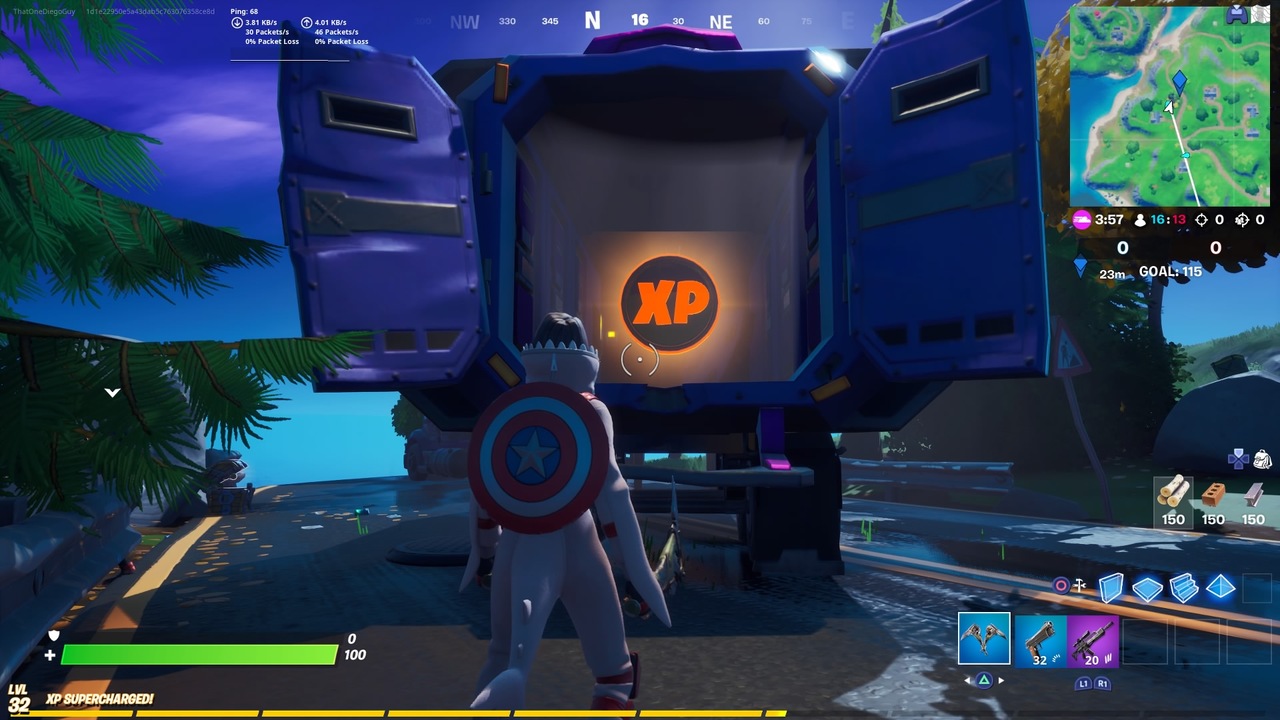Toggle the trap slot icon
Screen dimensions: 1280x720
[x=1079, y=584]
